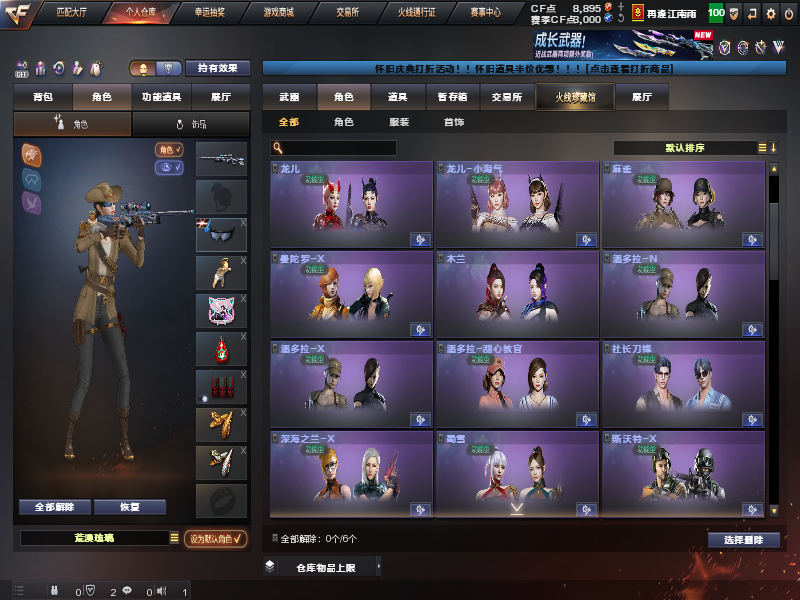Click the 选择删除 button
Viewport: 800px width, 600px height.
coord(743,539)
